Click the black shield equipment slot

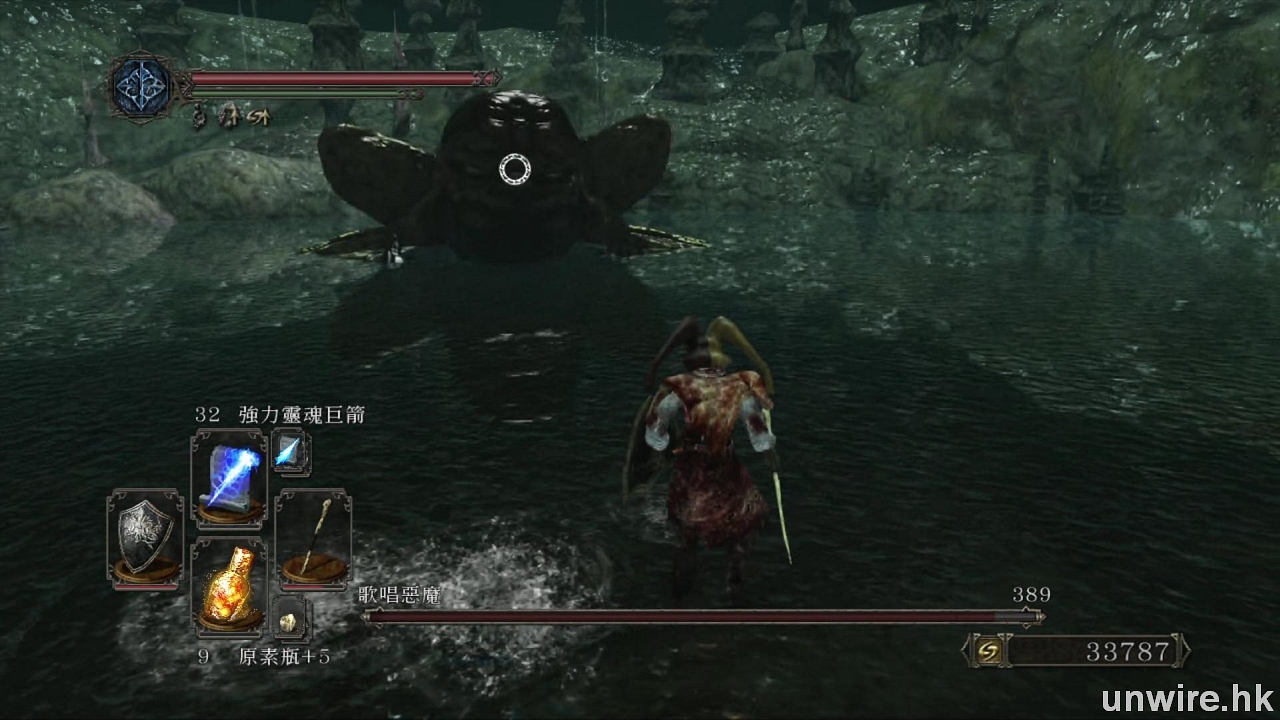[145, 535]
